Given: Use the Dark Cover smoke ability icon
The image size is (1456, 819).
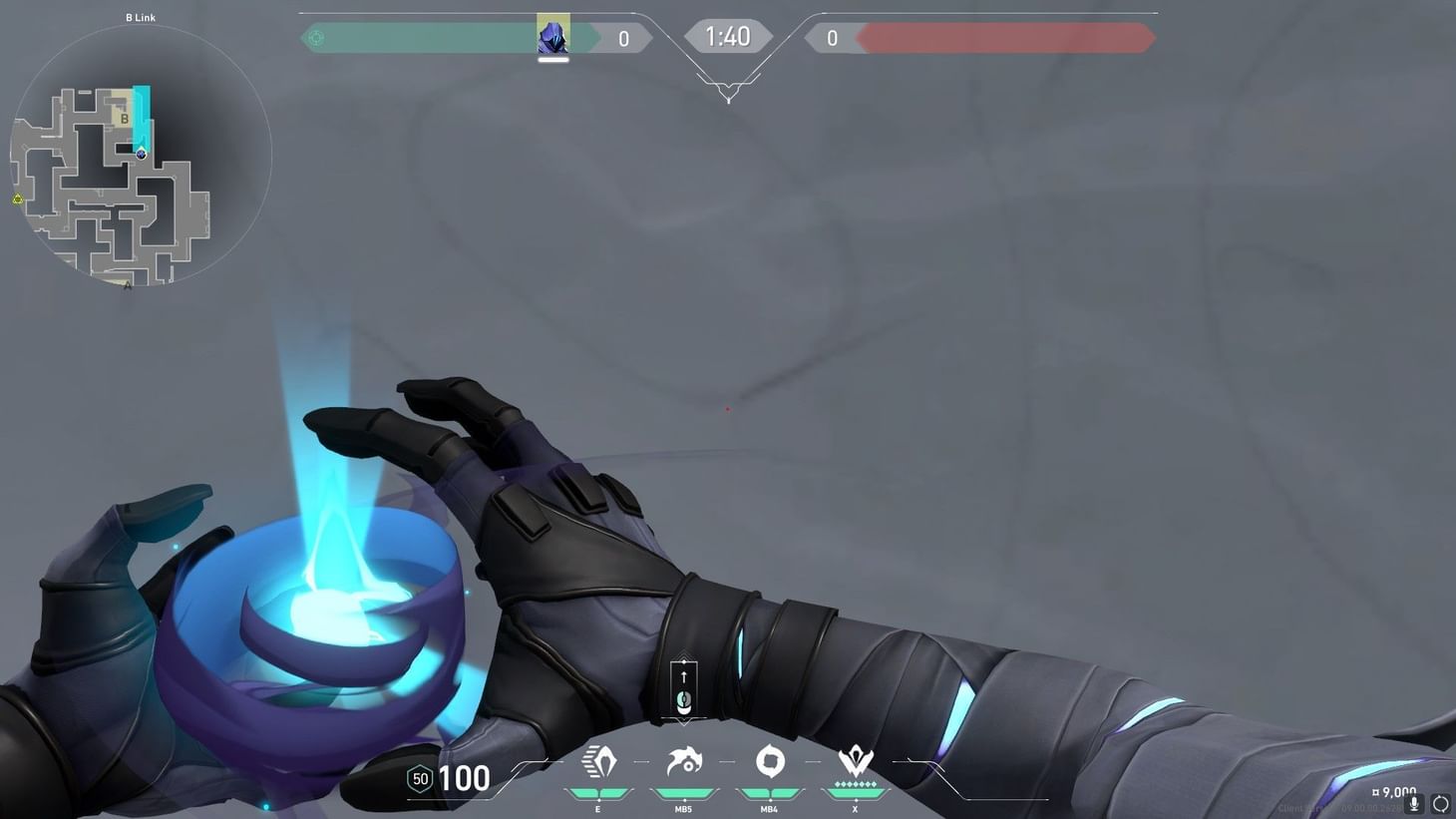Looking at the screenshot, I should click(x=769, y=760).
